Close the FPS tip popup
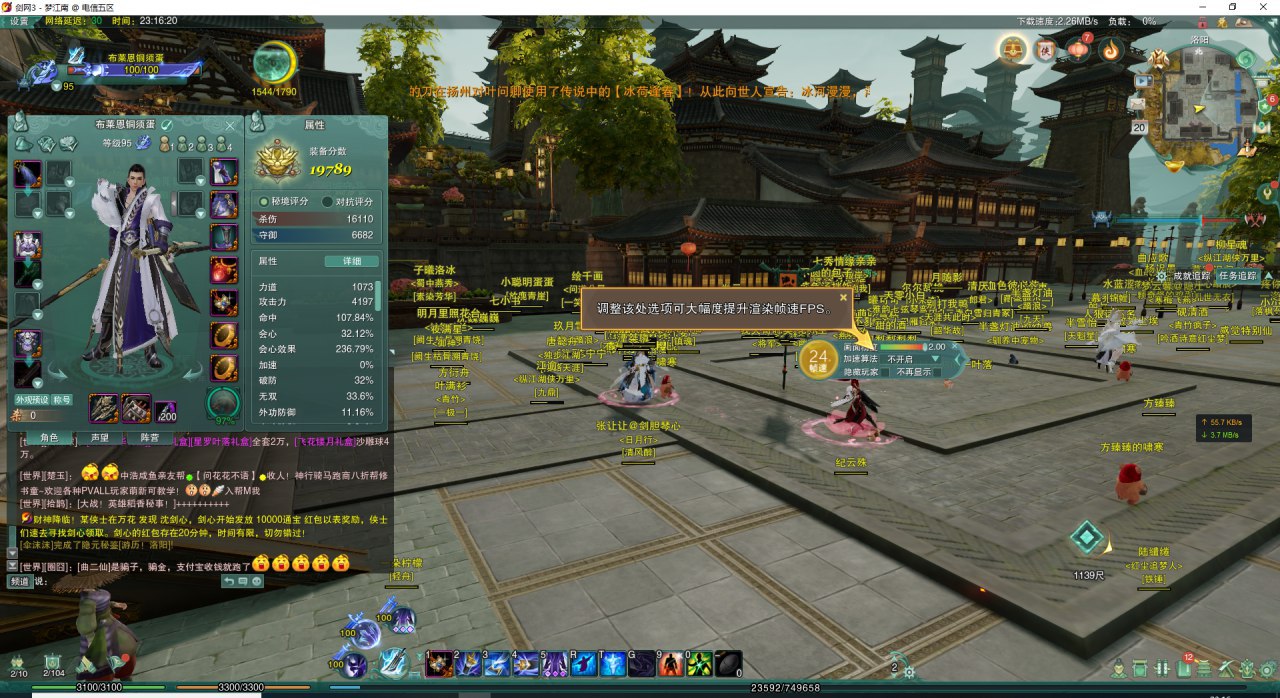This screenshot has width=1280, height=698. 843,297
